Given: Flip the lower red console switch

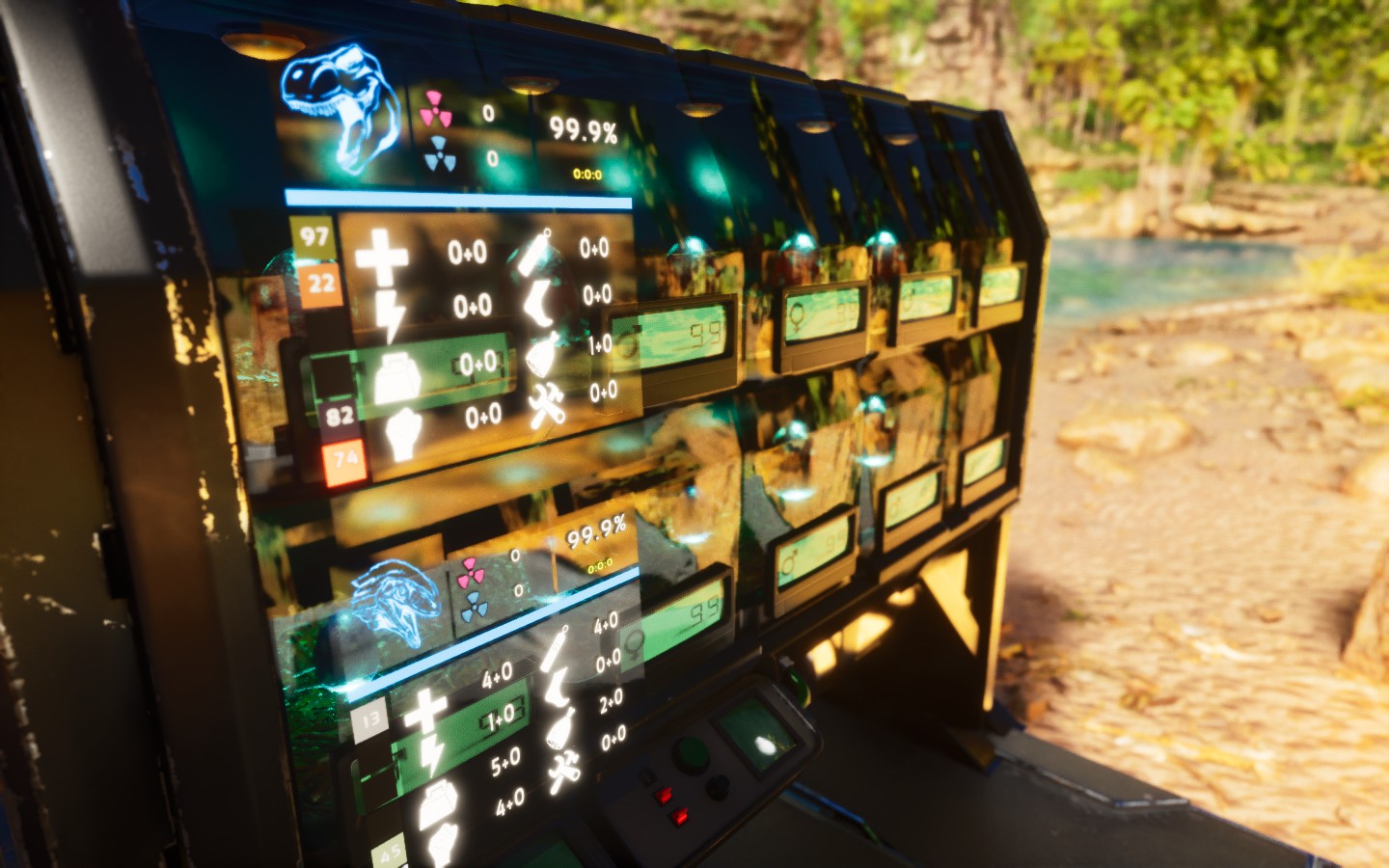Looking at the screenshot, I should tap(679, 817).
